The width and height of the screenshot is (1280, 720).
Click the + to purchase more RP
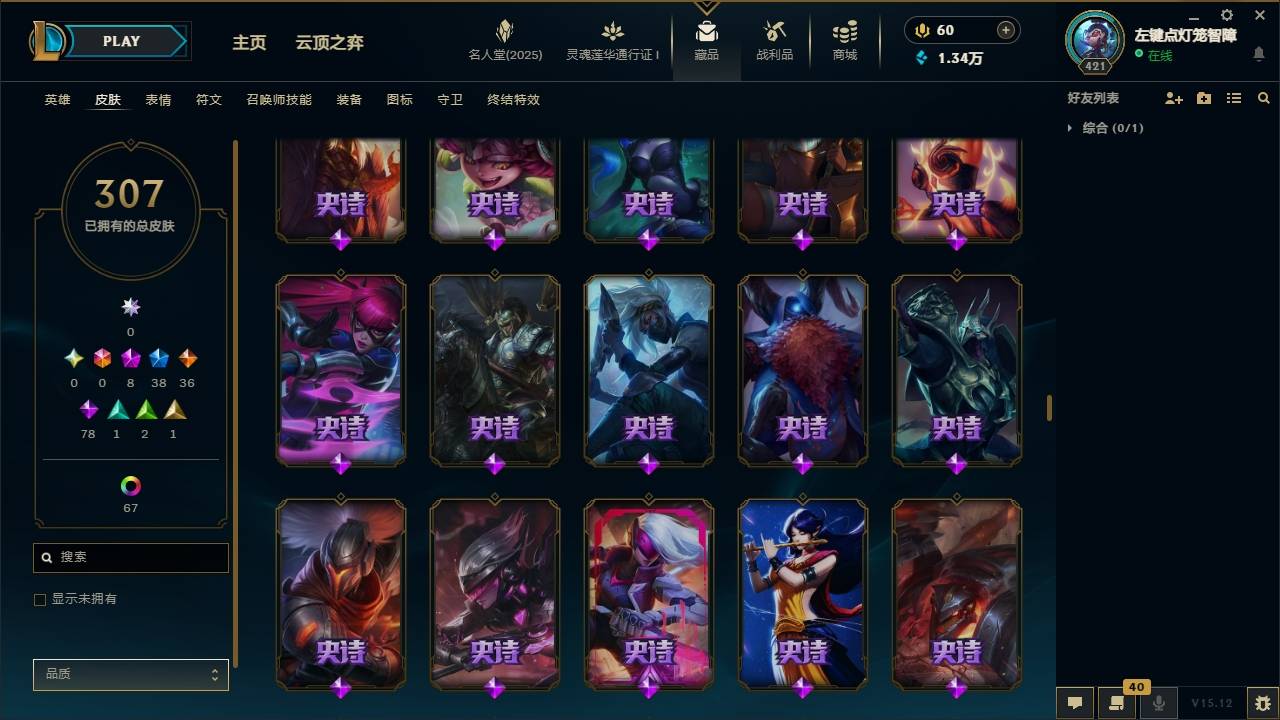pos(1004,30)
